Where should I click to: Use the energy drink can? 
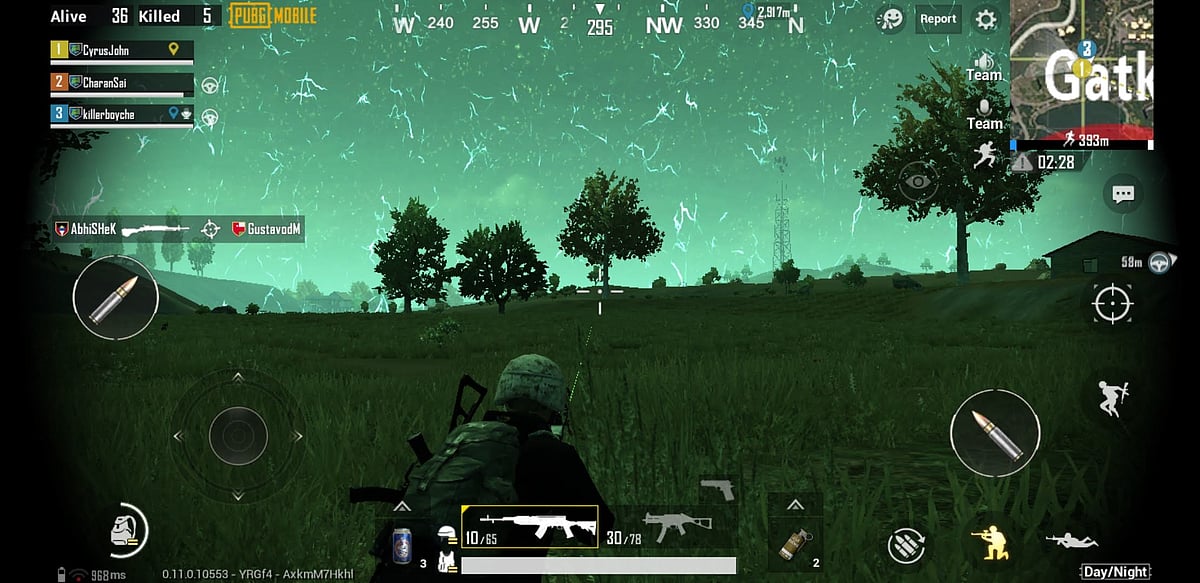pos(401,546)
